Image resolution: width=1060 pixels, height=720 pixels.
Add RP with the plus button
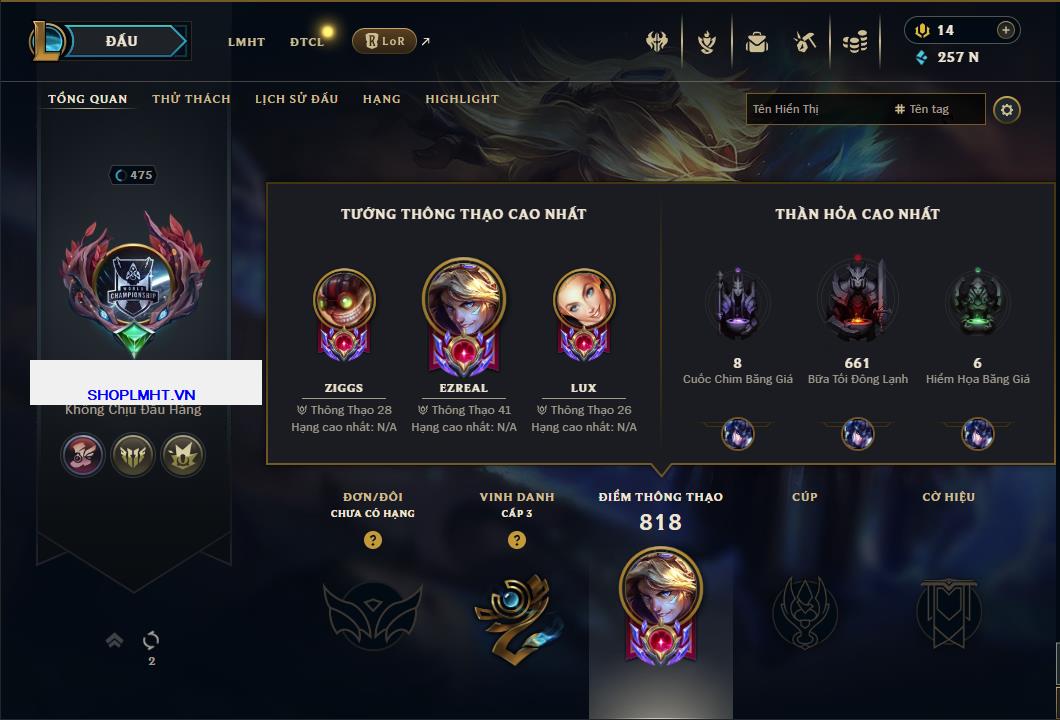click(1006, 30)
